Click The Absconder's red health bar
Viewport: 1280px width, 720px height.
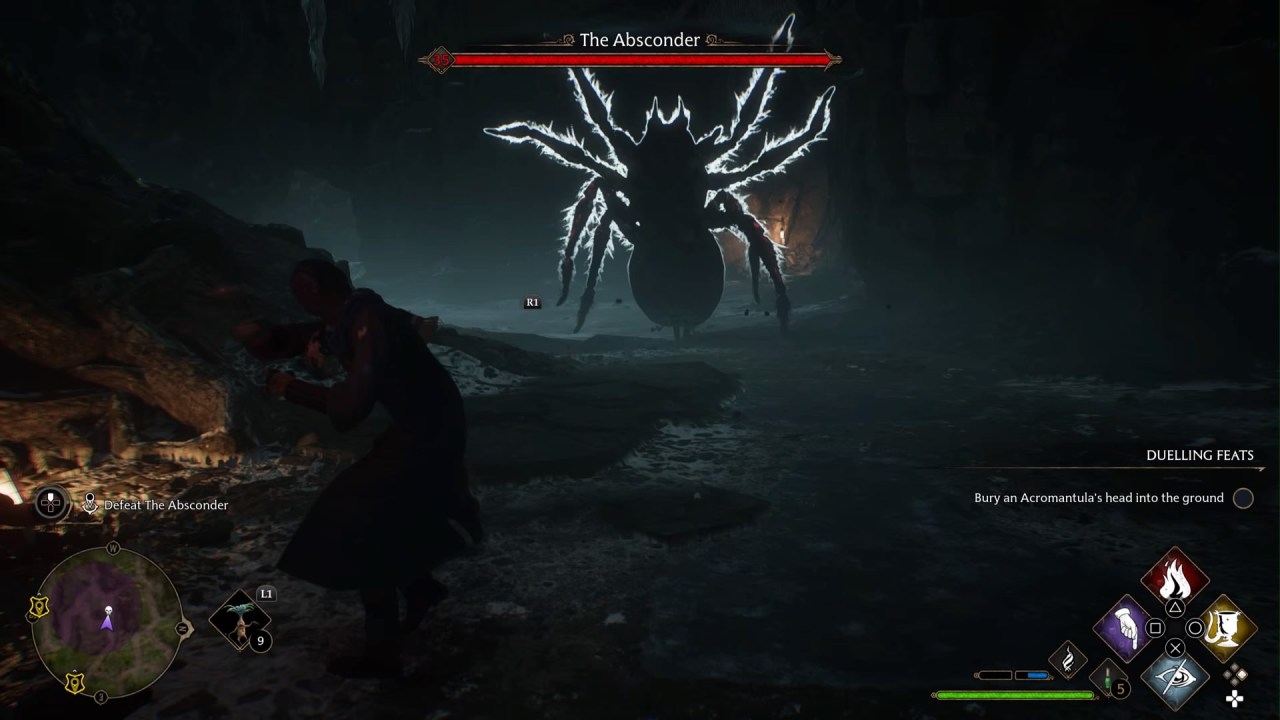pos(640,59)
